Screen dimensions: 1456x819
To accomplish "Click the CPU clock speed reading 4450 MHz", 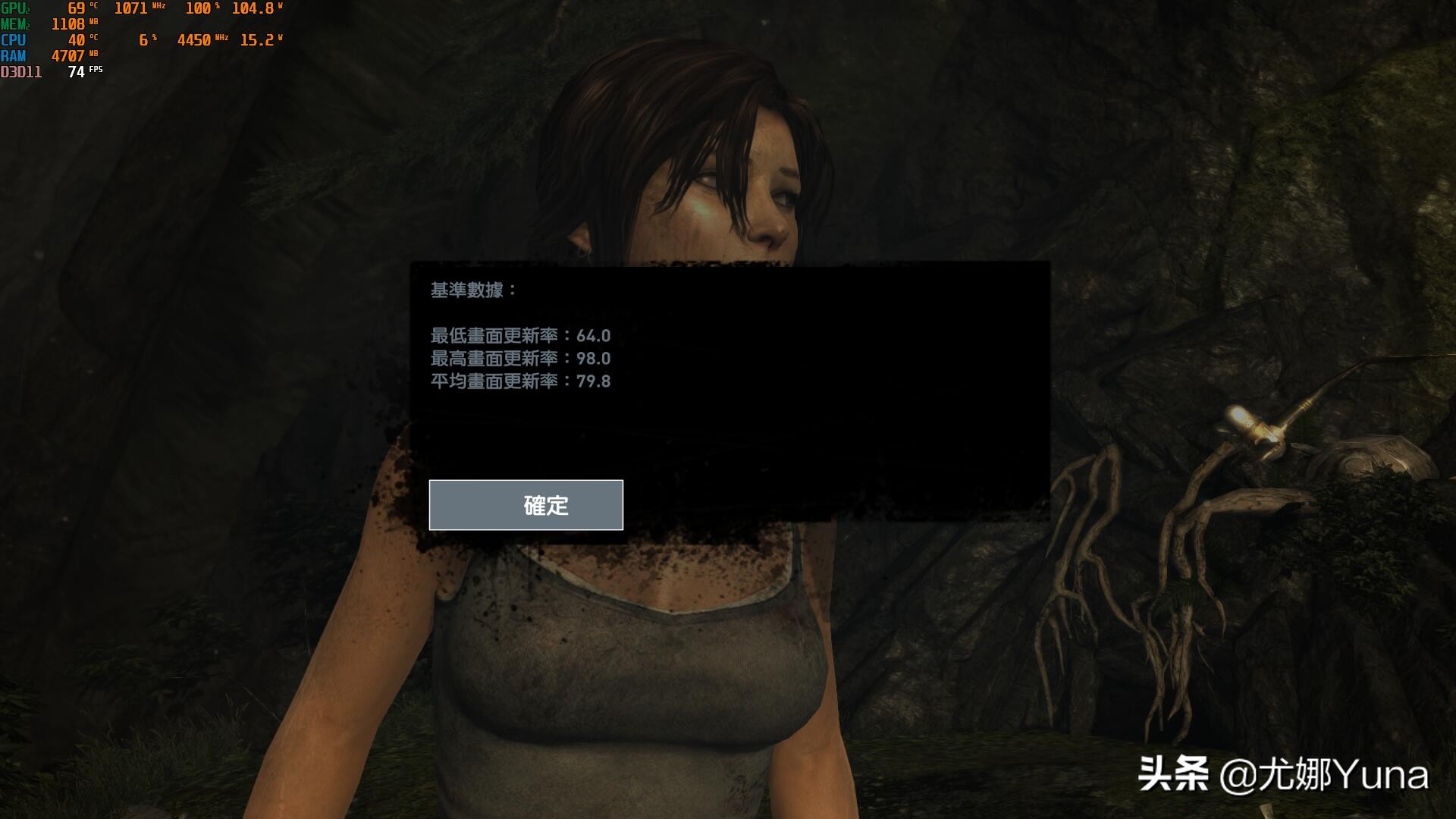I will point(193,39).
